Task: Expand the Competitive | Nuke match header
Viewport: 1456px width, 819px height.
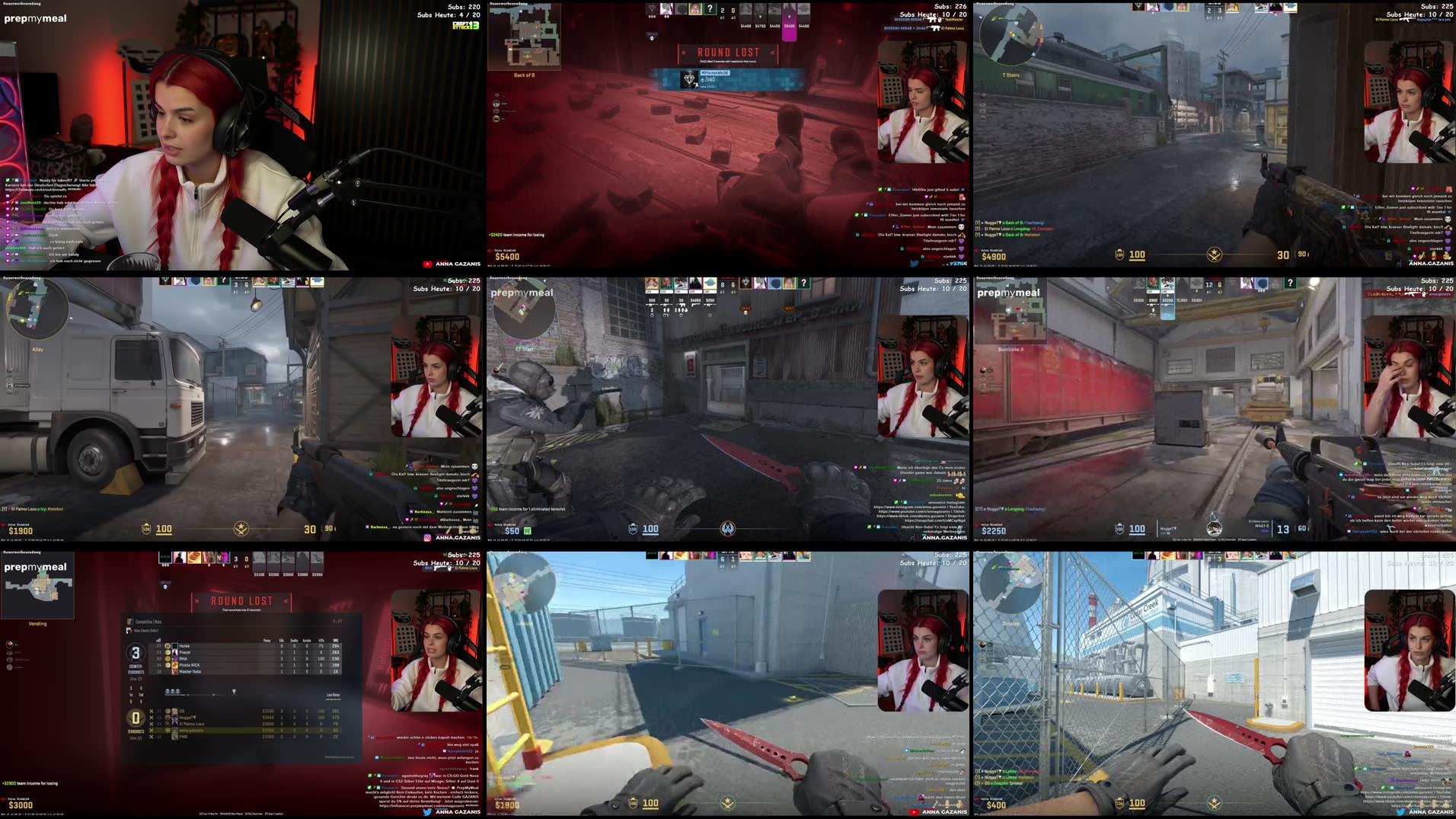Action: click(x=148, y=622)
